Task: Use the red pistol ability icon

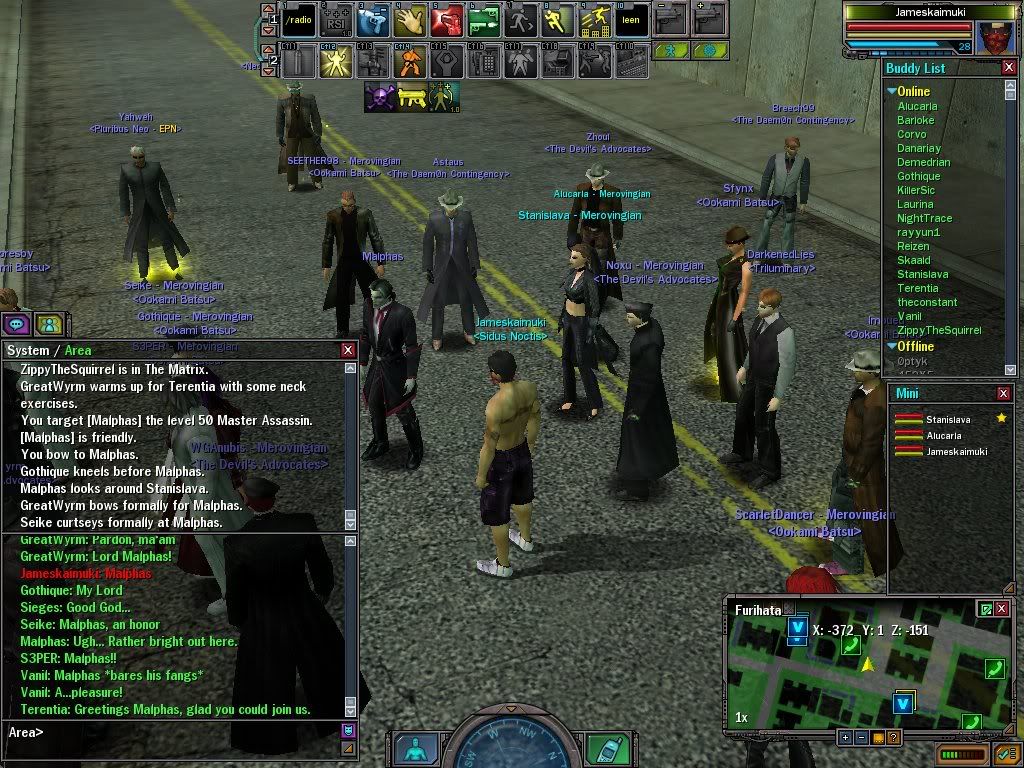Action: click(x=448, y=20)
